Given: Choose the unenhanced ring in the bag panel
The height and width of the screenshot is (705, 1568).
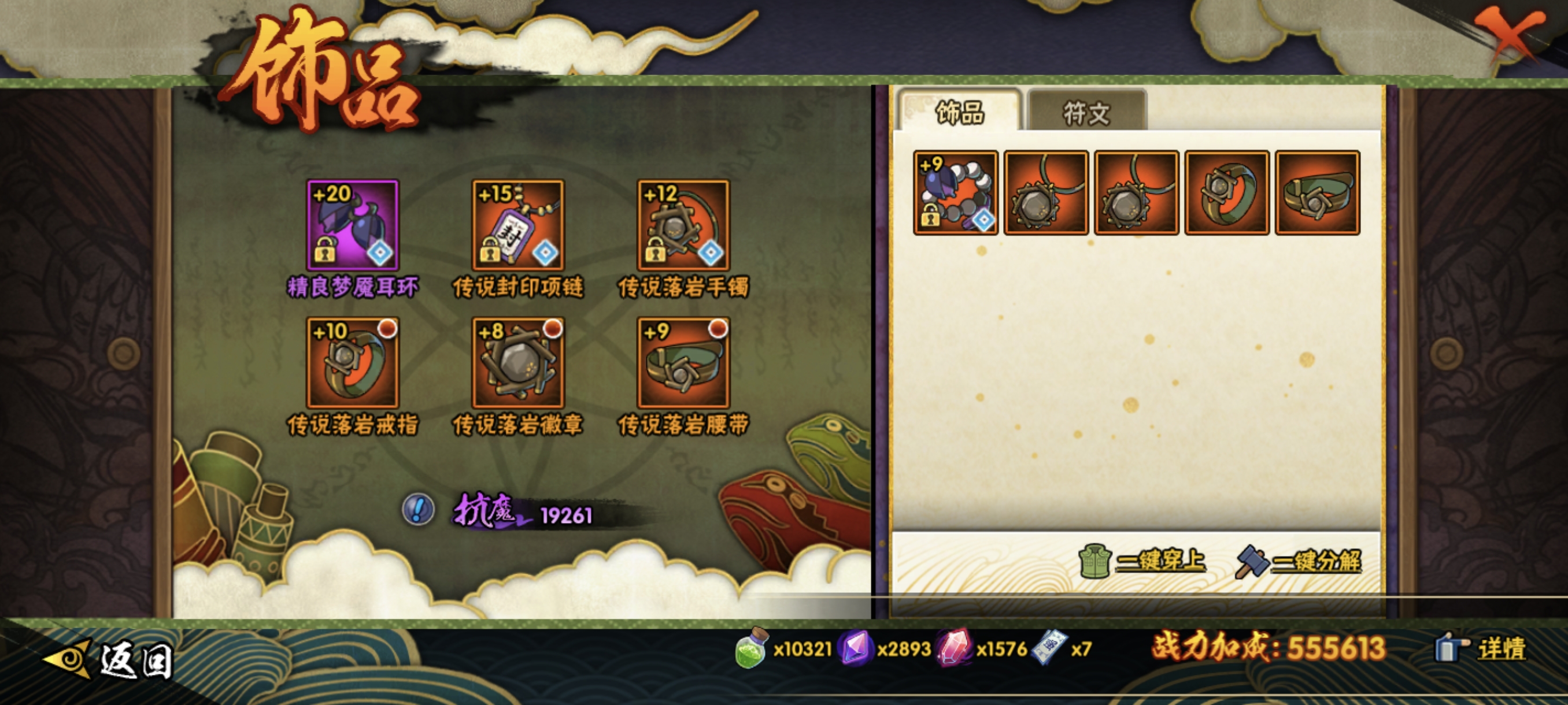Looking at the screenshot, I should point(1227,193).
